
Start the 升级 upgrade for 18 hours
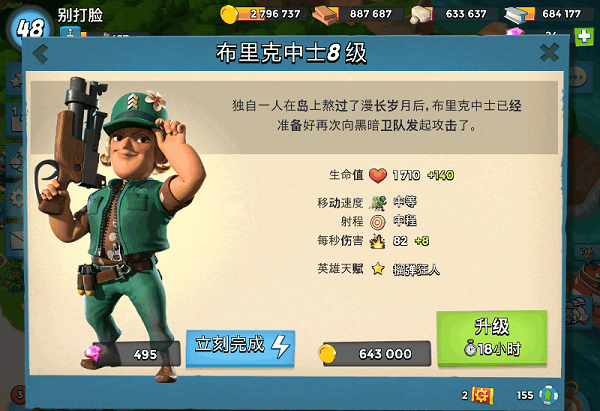pos(491,338)
